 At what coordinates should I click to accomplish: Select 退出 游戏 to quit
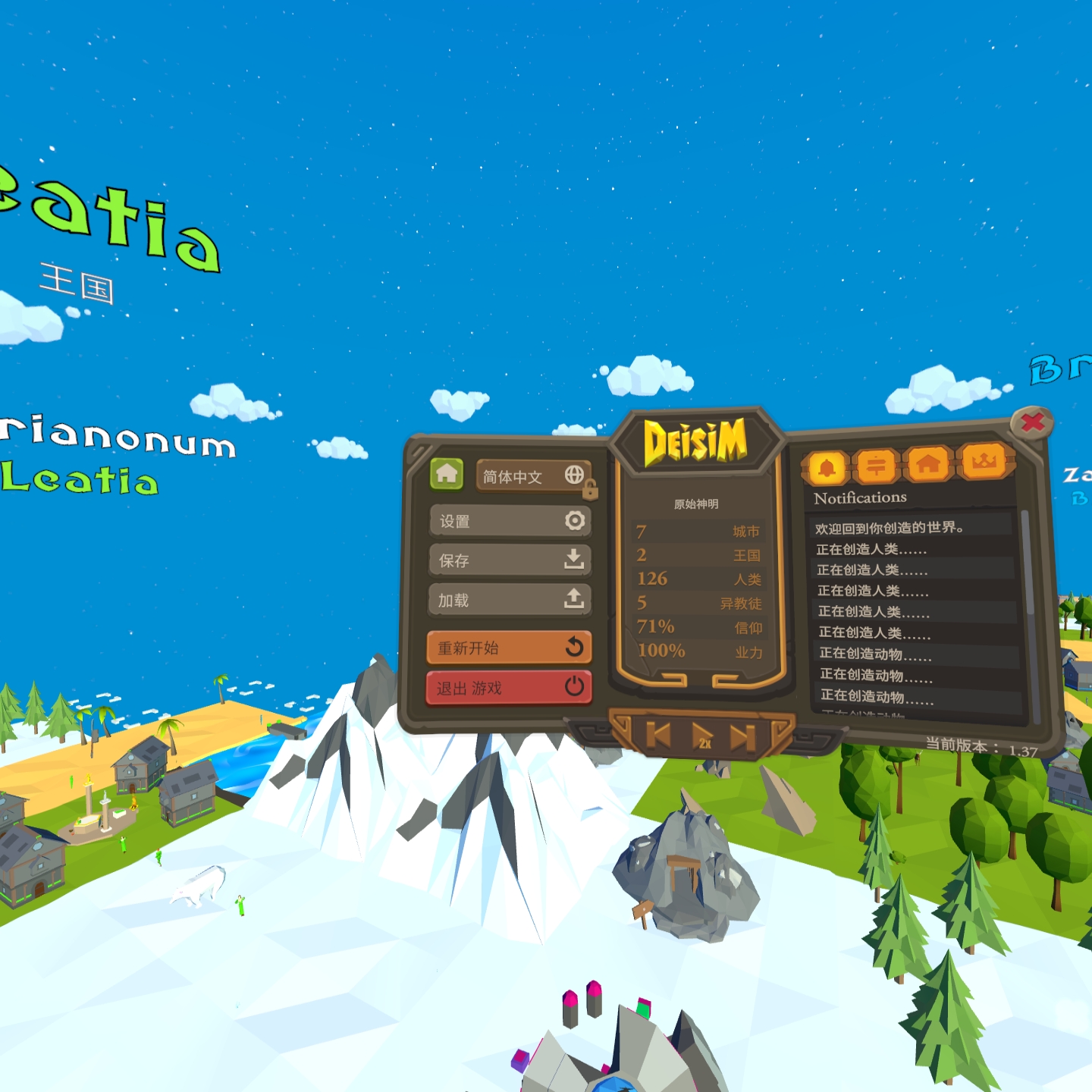[x=510, y=688]
